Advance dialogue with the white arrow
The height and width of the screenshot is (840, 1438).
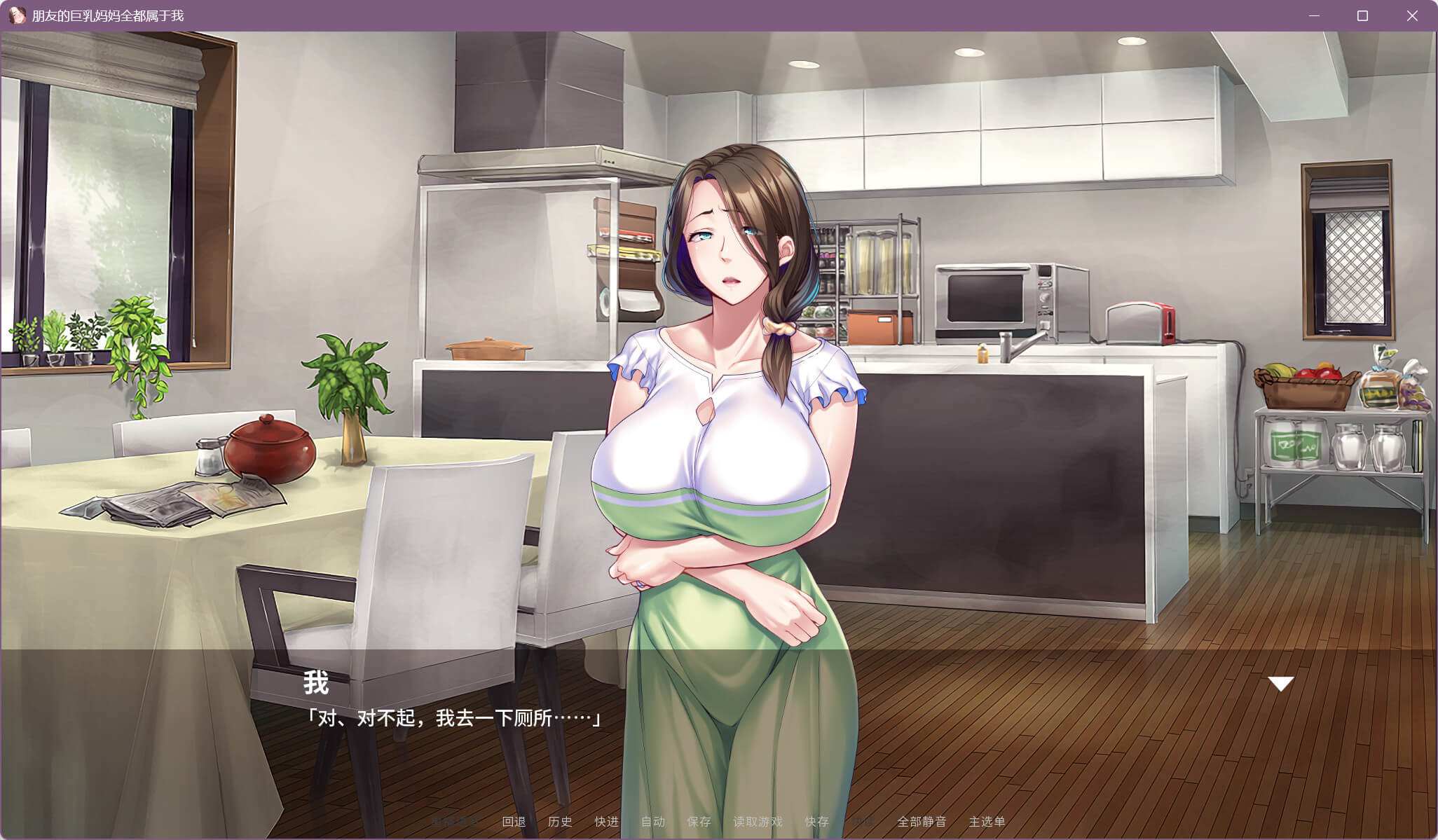coord(1280,684)
